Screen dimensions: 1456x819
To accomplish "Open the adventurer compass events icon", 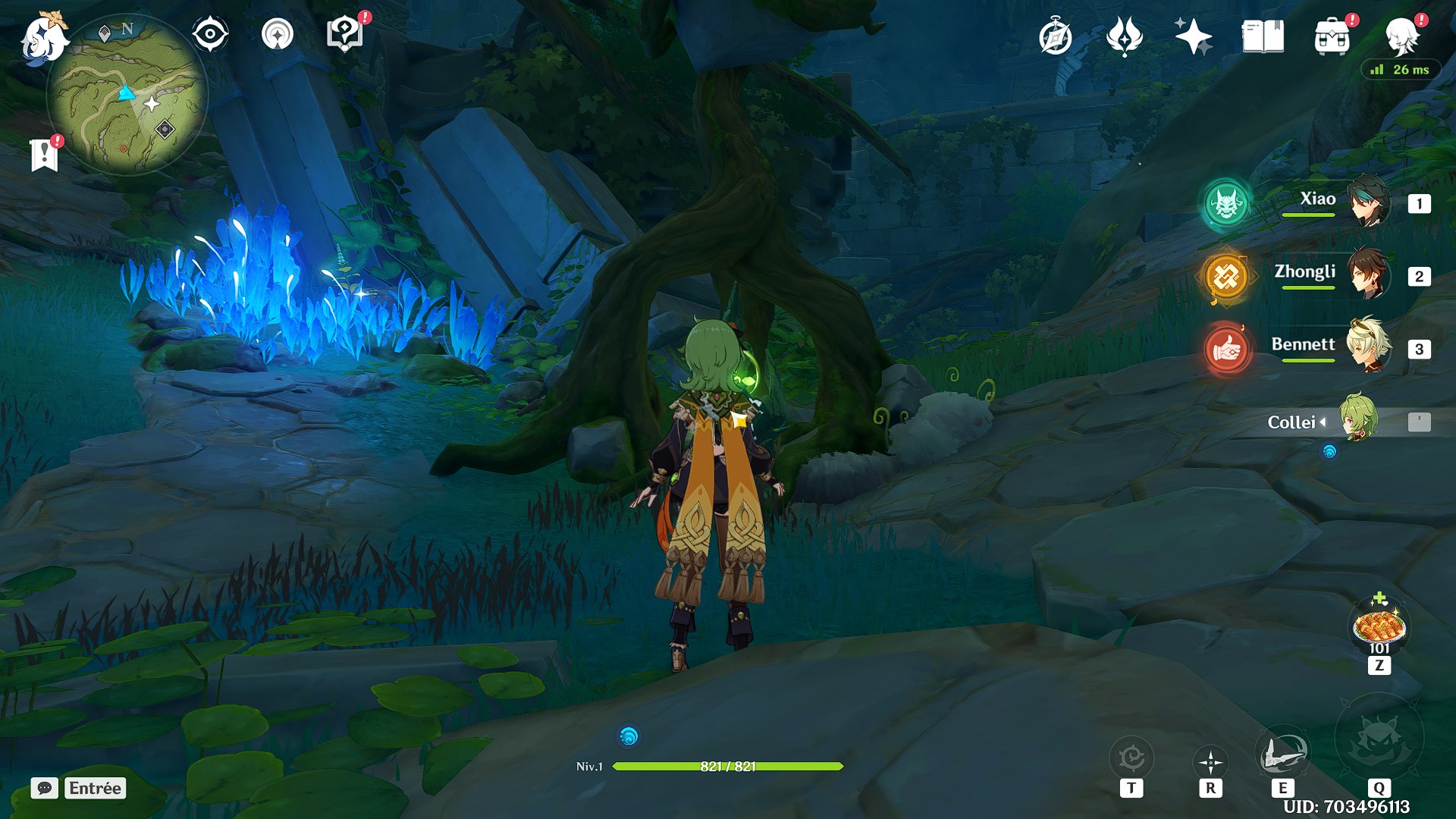I will (x=1055, y=37).
